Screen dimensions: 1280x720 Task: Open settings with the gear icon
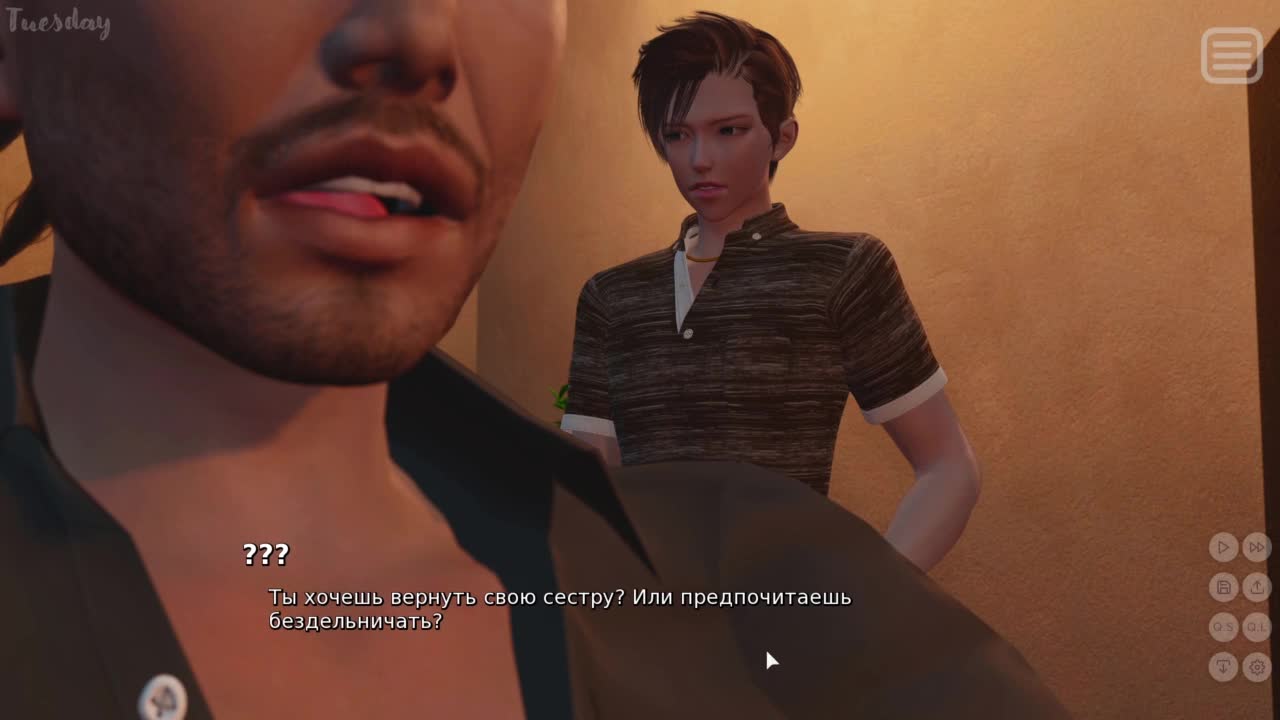pyautogui.click(x=1257, y=666)
